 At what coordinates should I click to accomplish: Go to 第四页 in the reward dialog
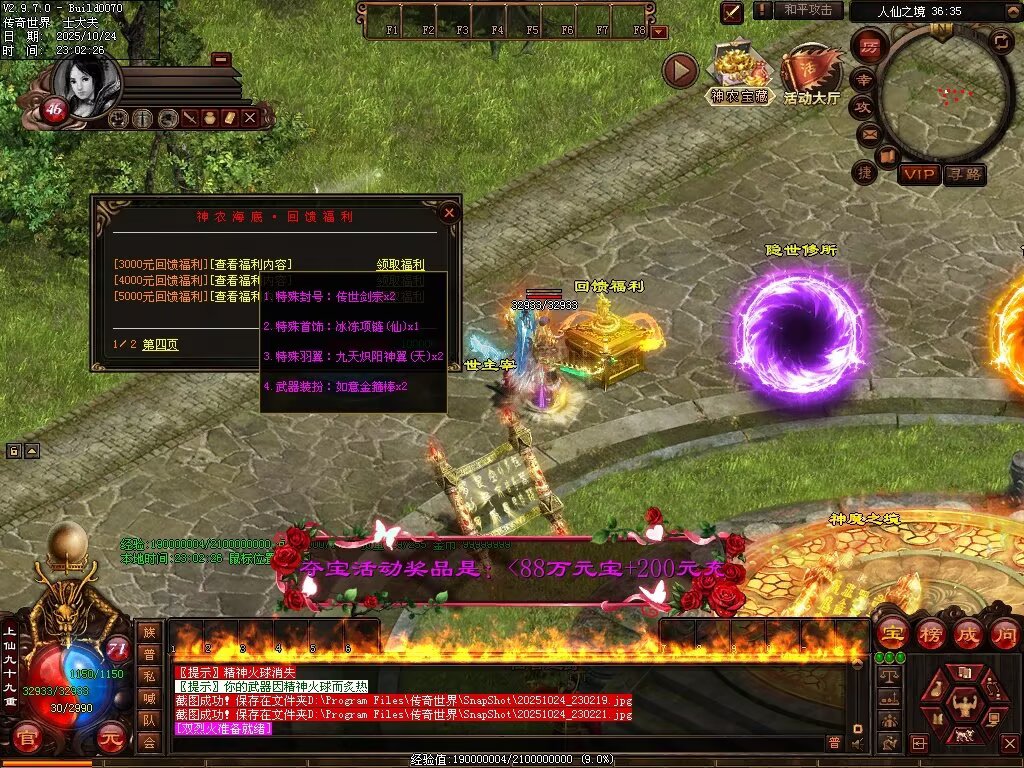point(160,344)
